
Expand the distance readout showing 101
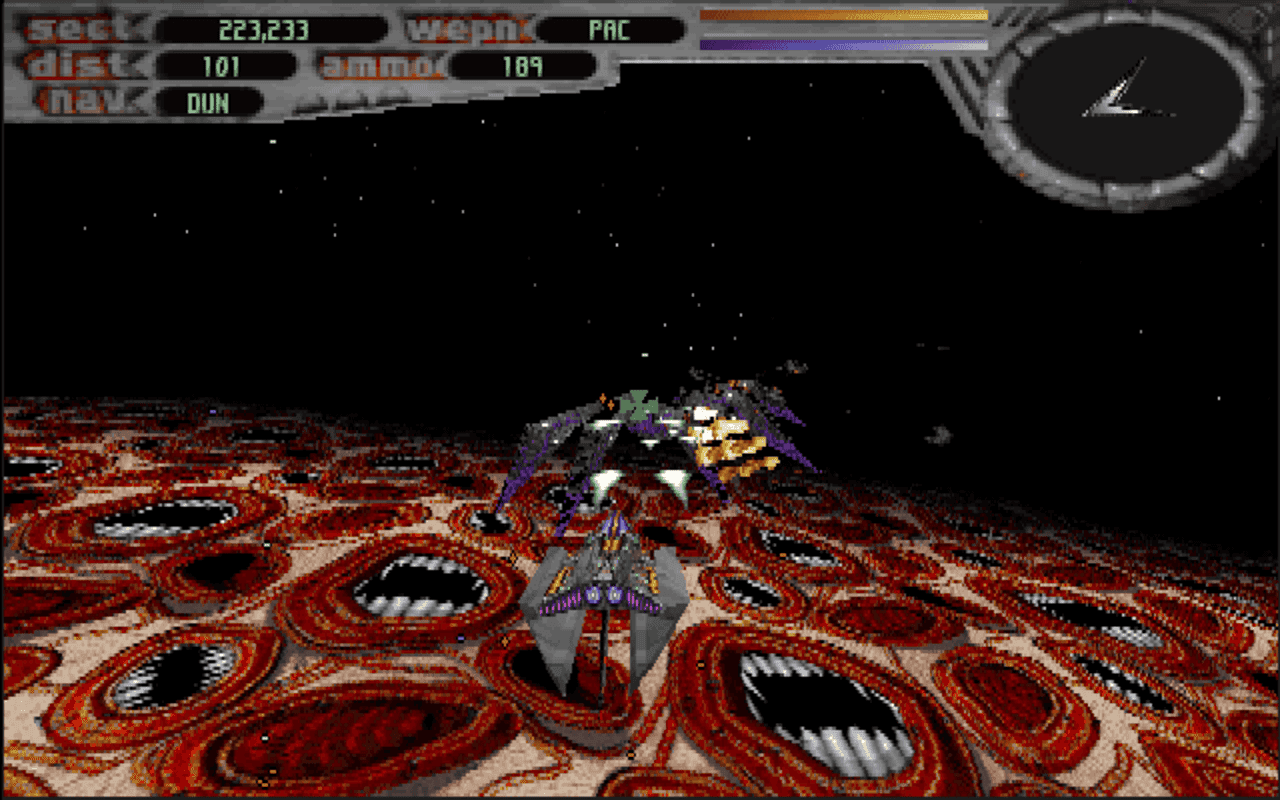pyautogui.click(x=222, y=66)
